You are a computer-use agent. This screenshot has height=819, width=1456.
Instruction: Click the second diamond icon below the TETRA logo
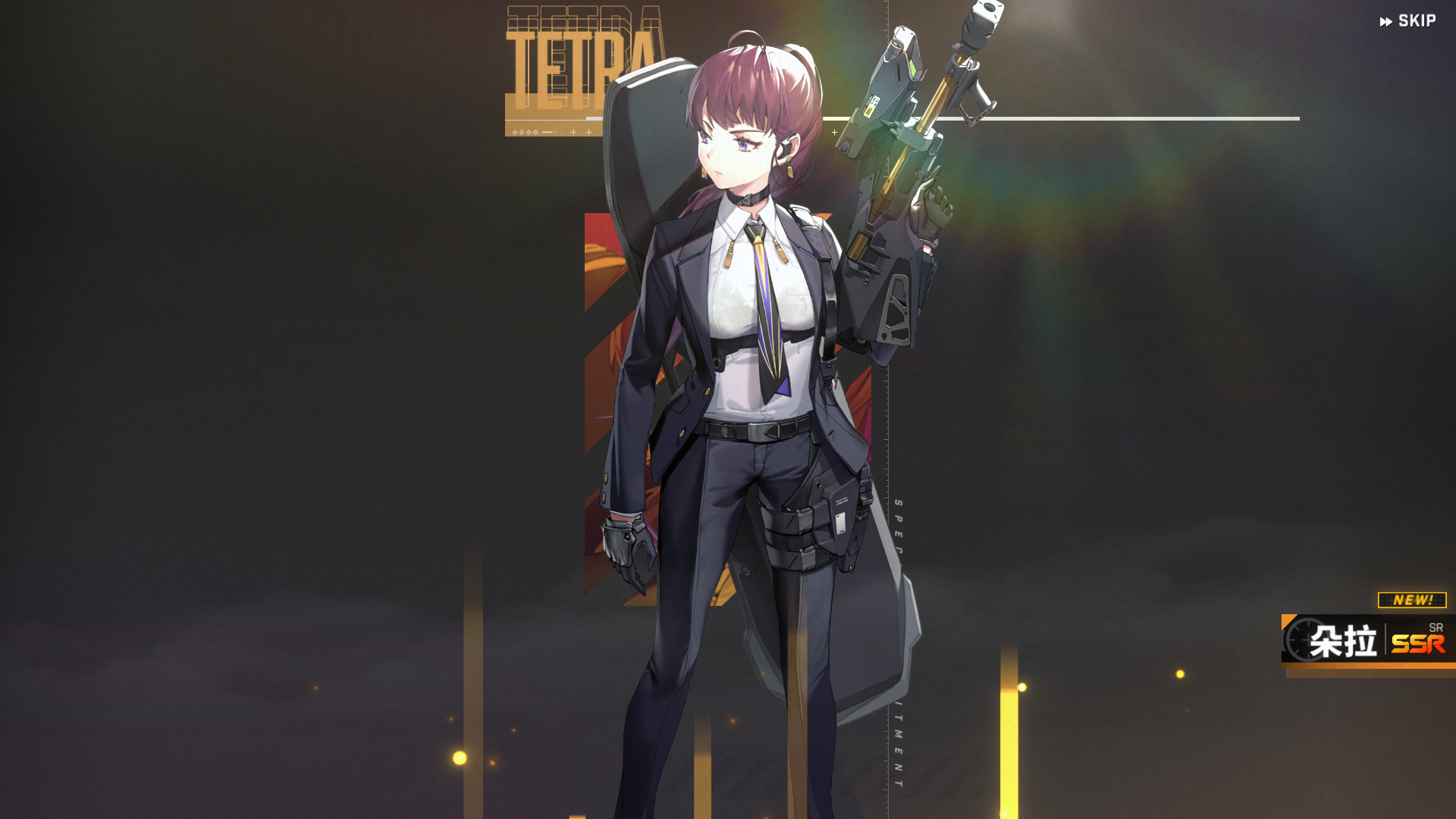(x=522, y=131)
